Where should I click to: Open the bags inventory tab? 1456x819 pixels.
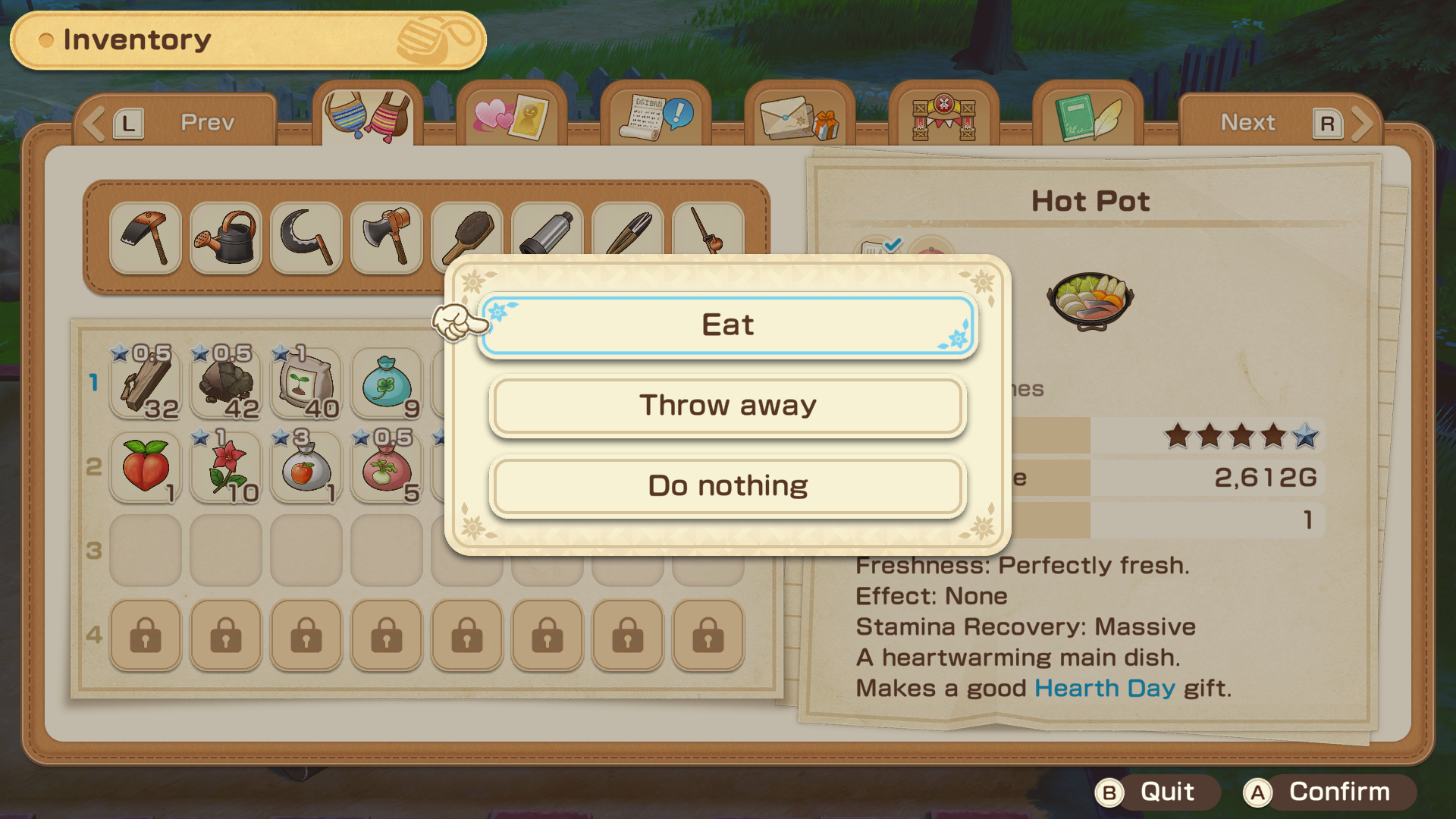pyautogui.click(x=368, y=116)
